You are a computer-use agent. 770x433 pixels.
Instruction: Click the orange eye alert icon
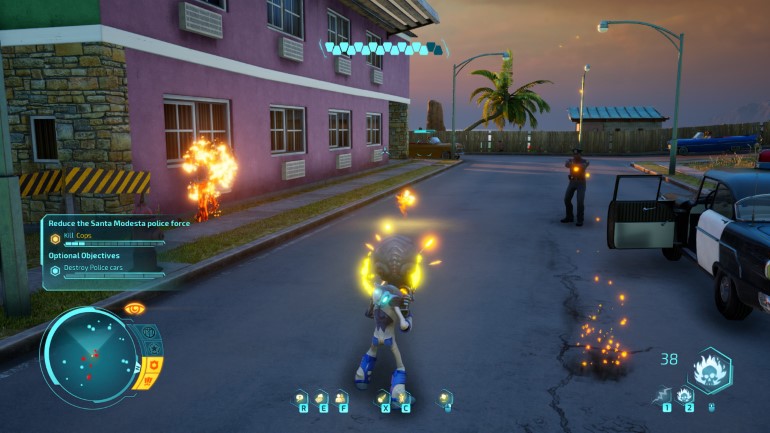click(x=134, y=309)
